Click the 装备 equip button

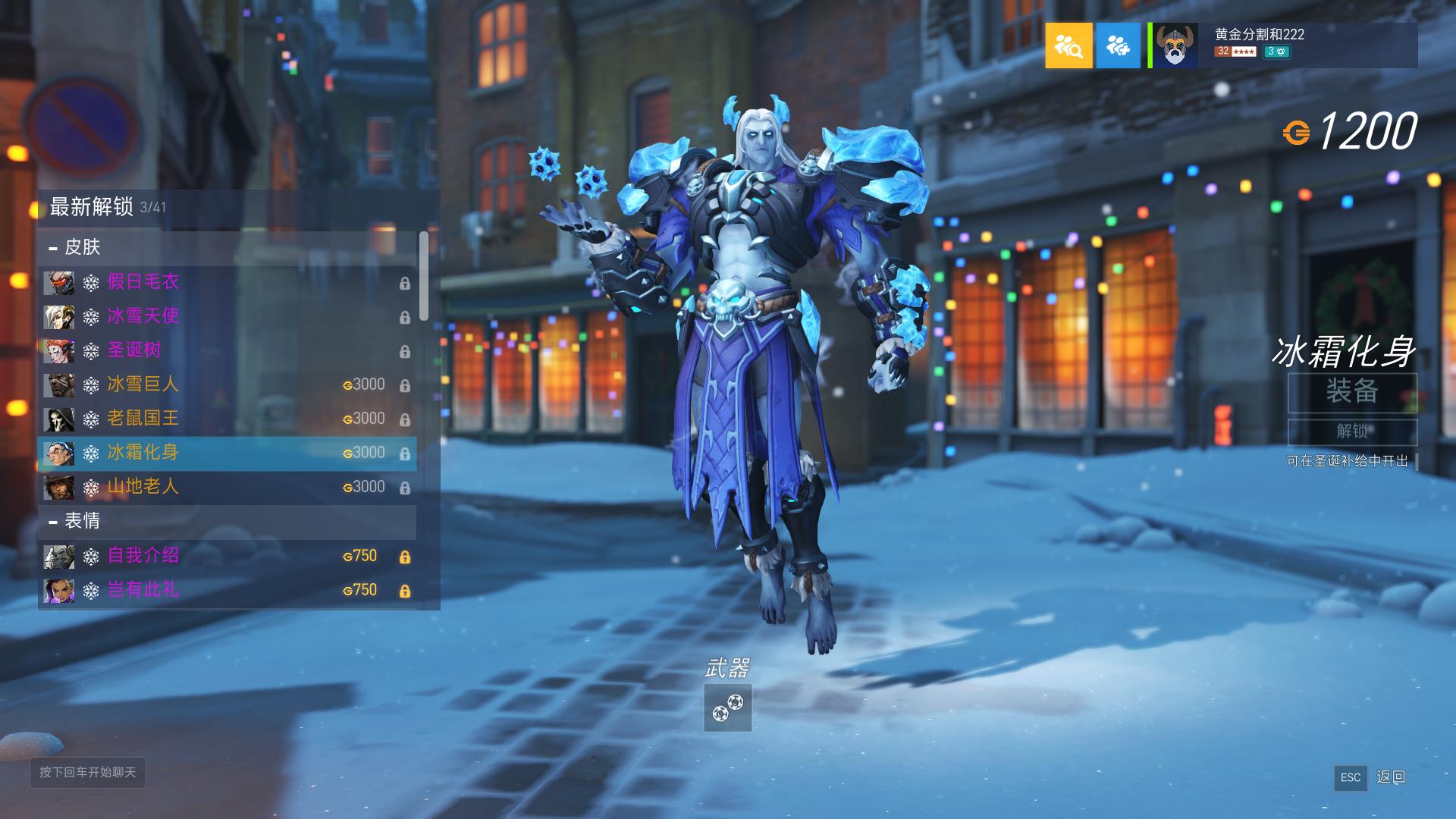pos(1352,392)
